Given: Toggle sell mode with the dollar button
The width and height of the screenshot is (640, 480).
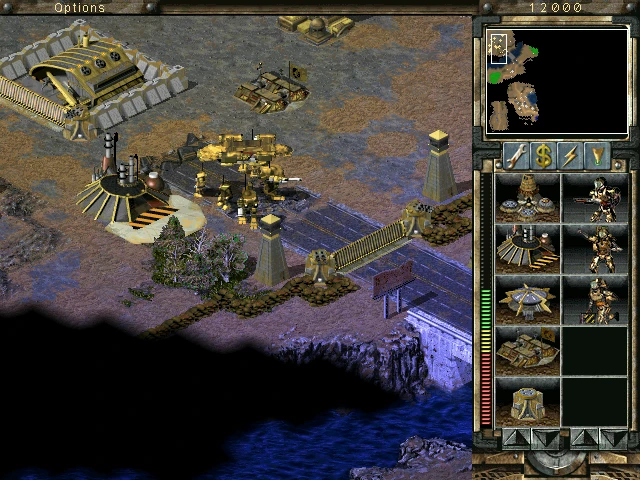Looking at the screenshot, I should 543,155.
